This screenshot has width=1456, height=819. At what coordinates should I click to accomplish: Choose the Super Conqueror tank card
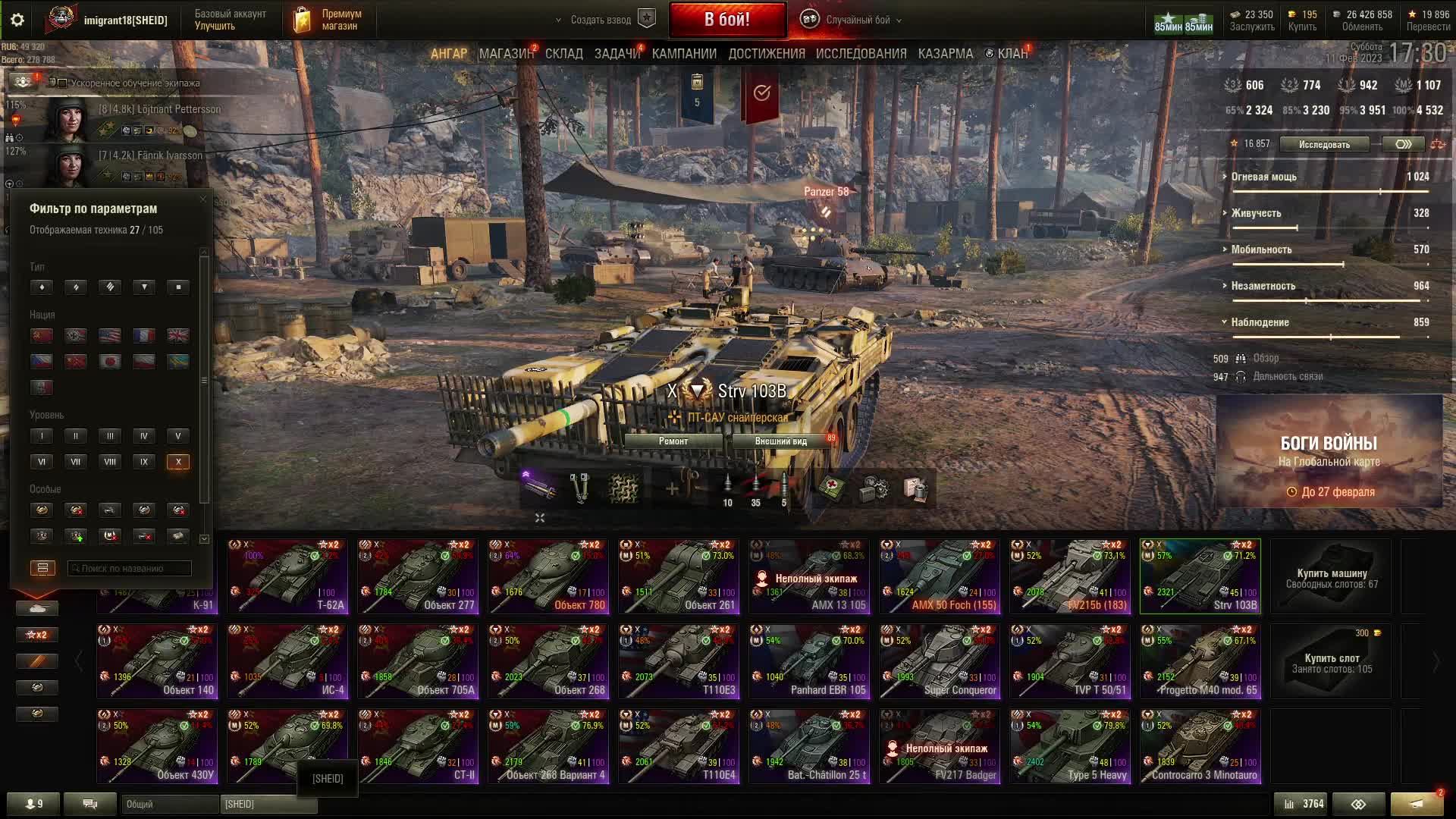(940, 661)
